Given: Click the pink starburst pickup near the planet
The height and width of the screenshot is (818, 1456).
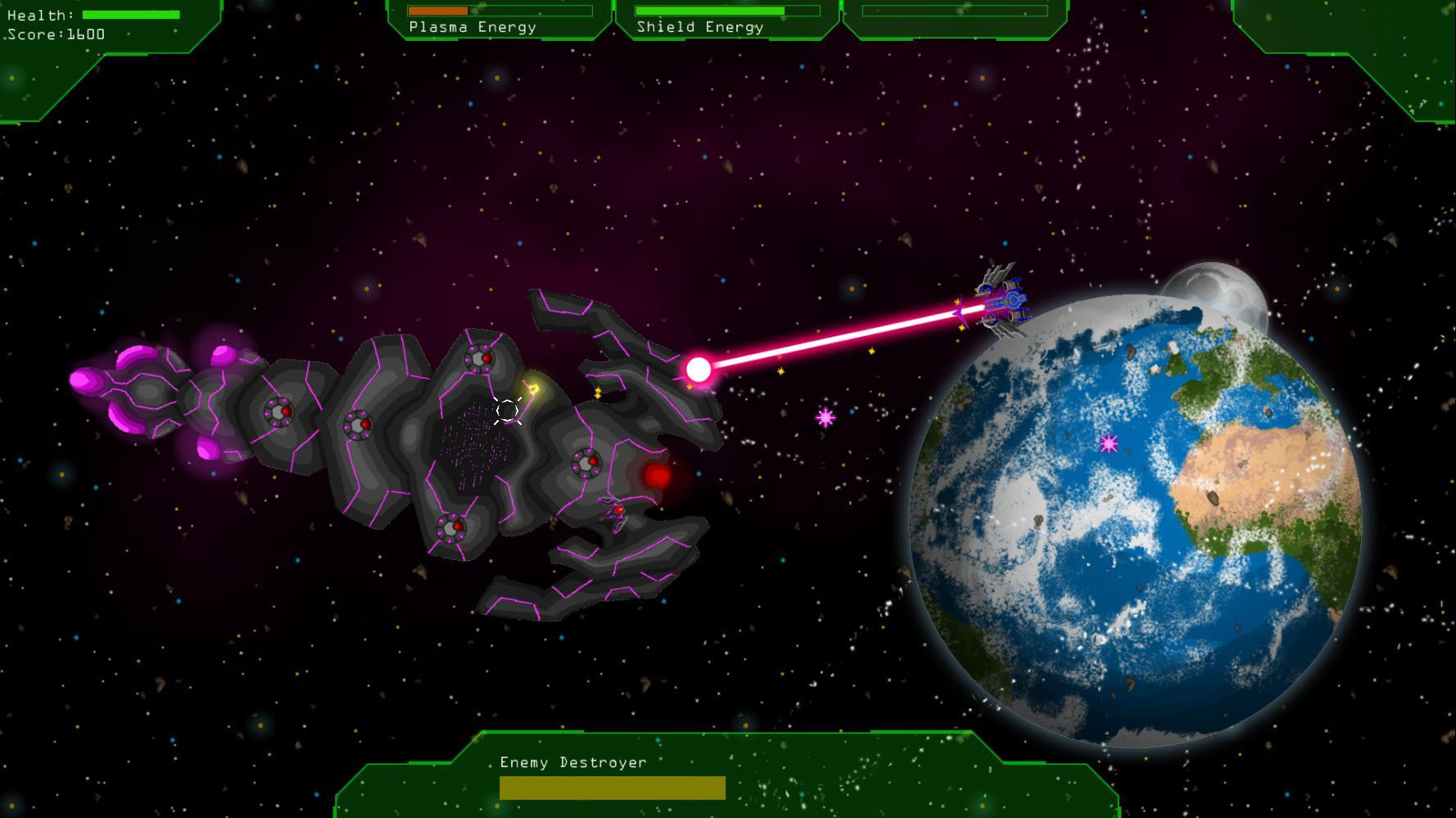Looking at the screenshot, I should coord(1110,445).
